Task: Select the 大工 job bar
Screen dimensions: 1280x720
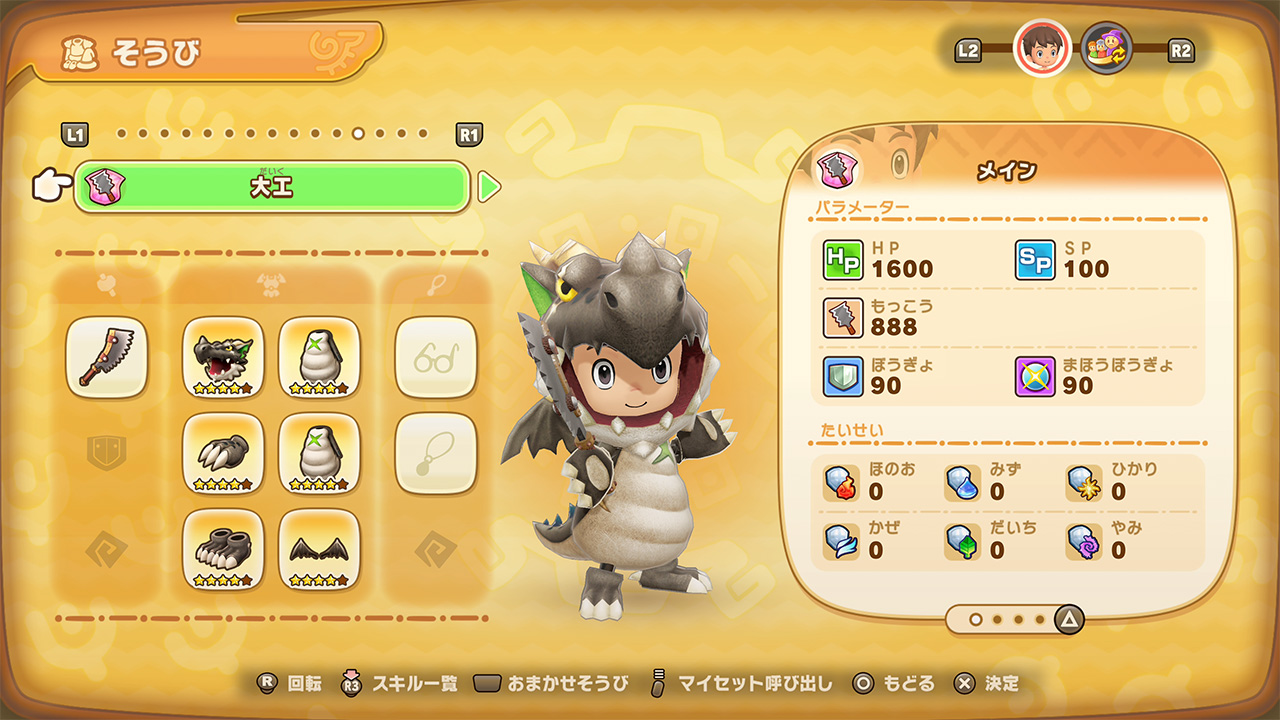Action: [x=272, y=187]
